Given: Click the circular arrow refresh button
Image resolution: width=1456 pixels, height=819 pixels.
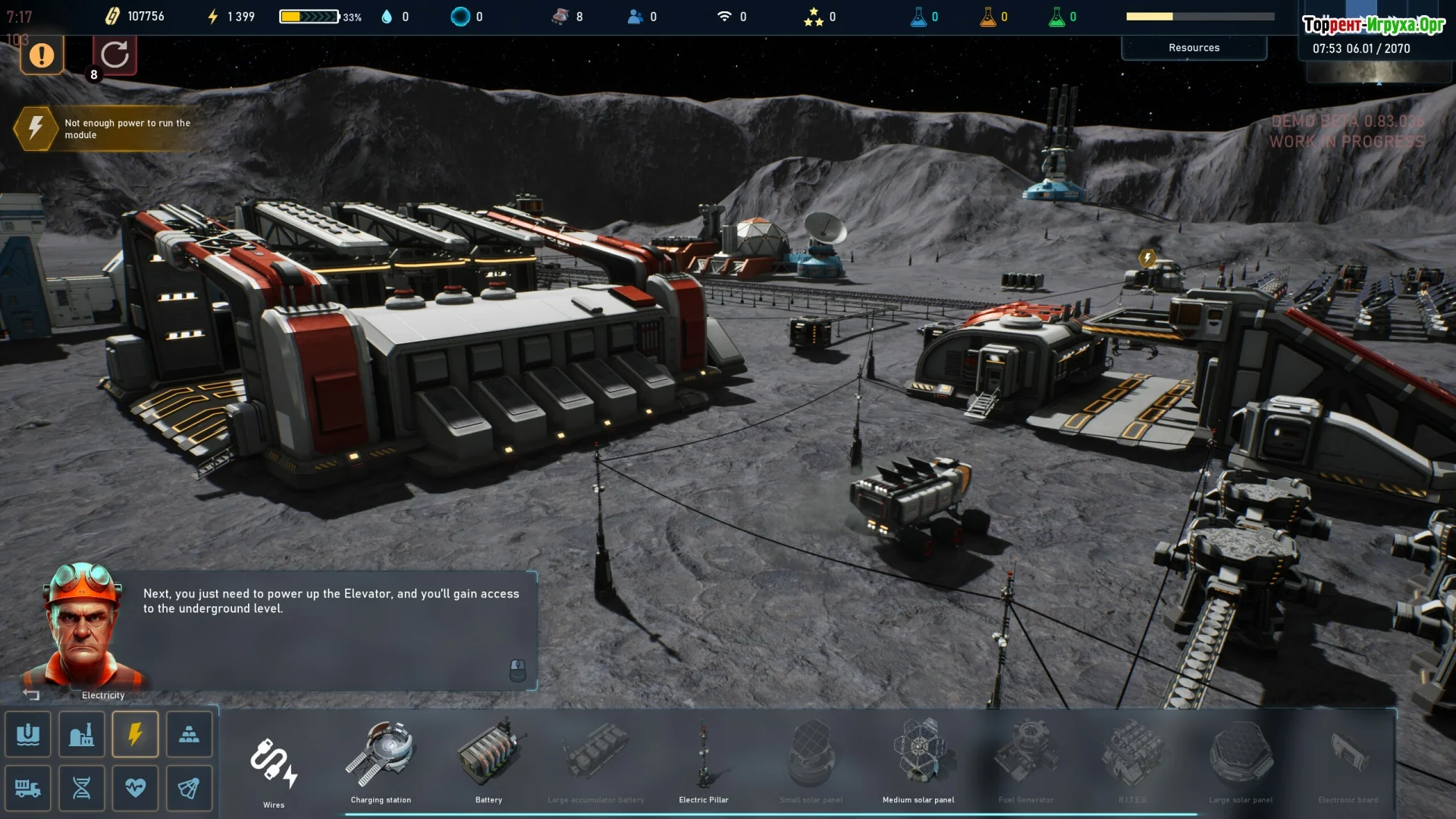Looking at the screenshot, I should pyautogui.click(x=115, y=55).
